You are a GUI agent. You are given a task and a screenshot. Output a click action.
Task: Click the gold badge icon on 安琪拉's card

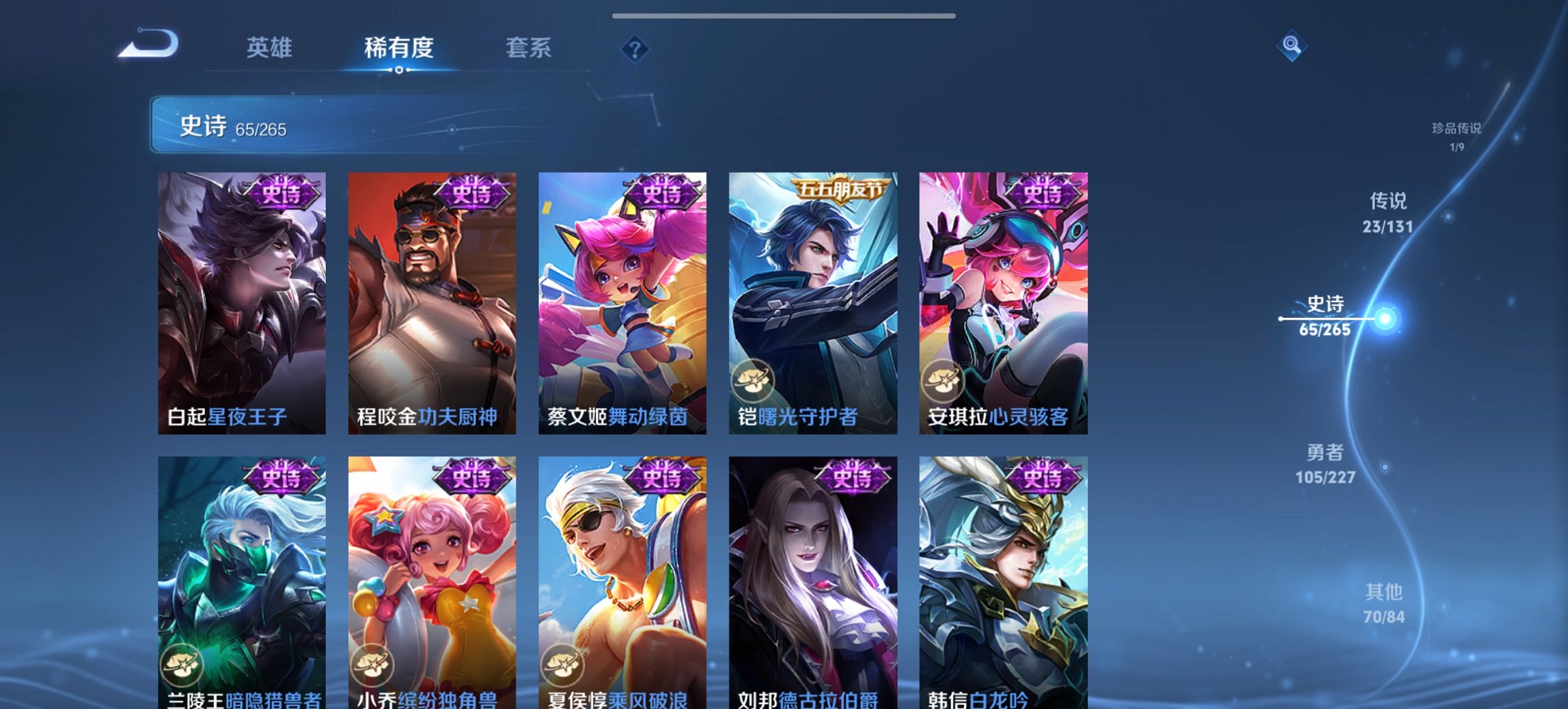(x=946, y=381)
